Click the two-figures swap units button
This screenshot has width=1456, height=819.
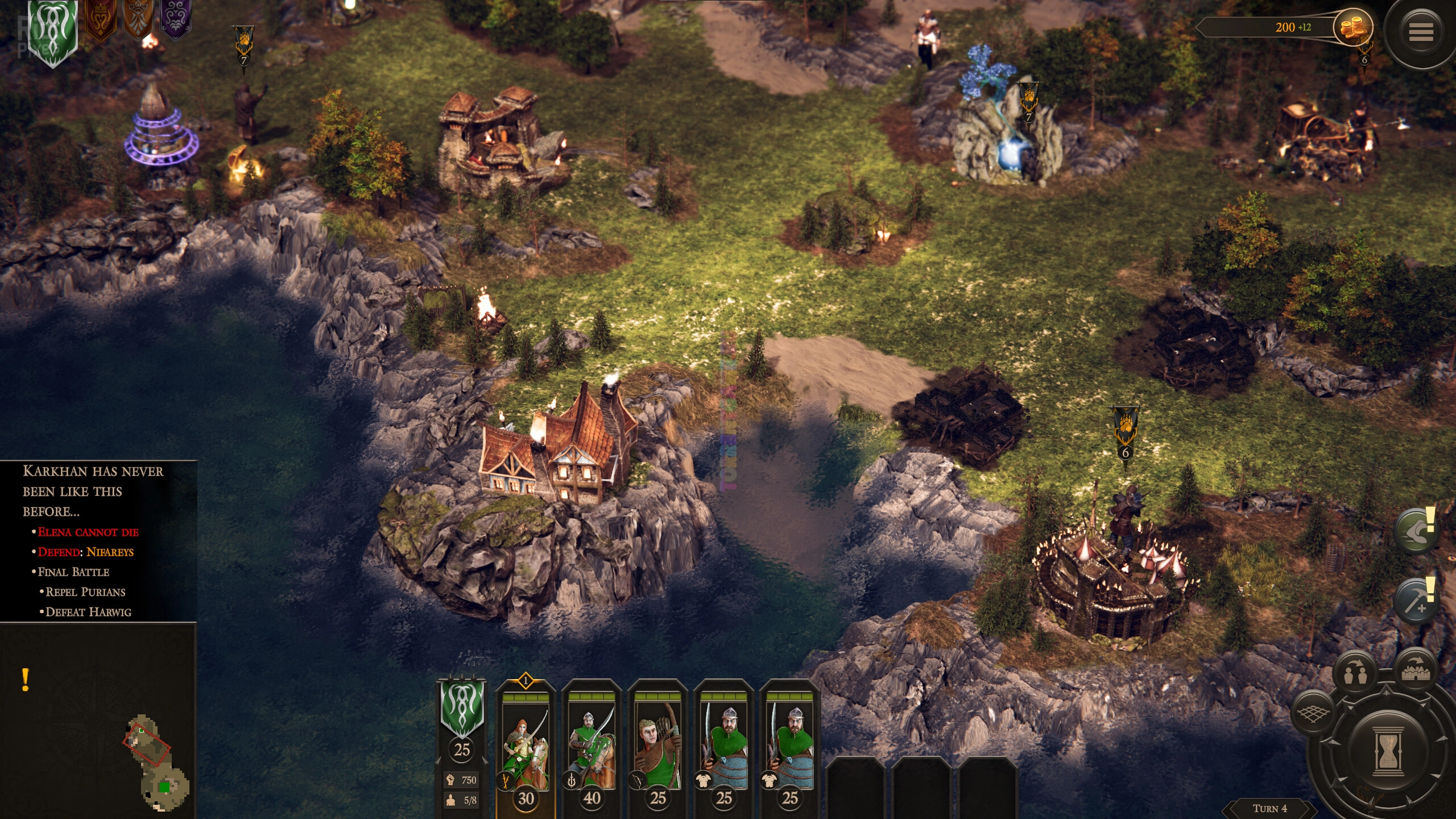pyautogui.click(x=1355, y=674)
